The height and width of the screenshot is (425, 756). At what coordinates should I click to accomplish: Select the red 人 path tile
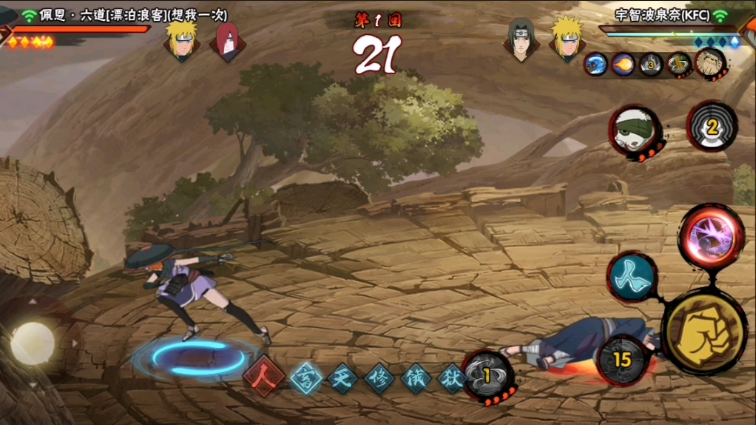pyautogui.click(x=264, y=377)
